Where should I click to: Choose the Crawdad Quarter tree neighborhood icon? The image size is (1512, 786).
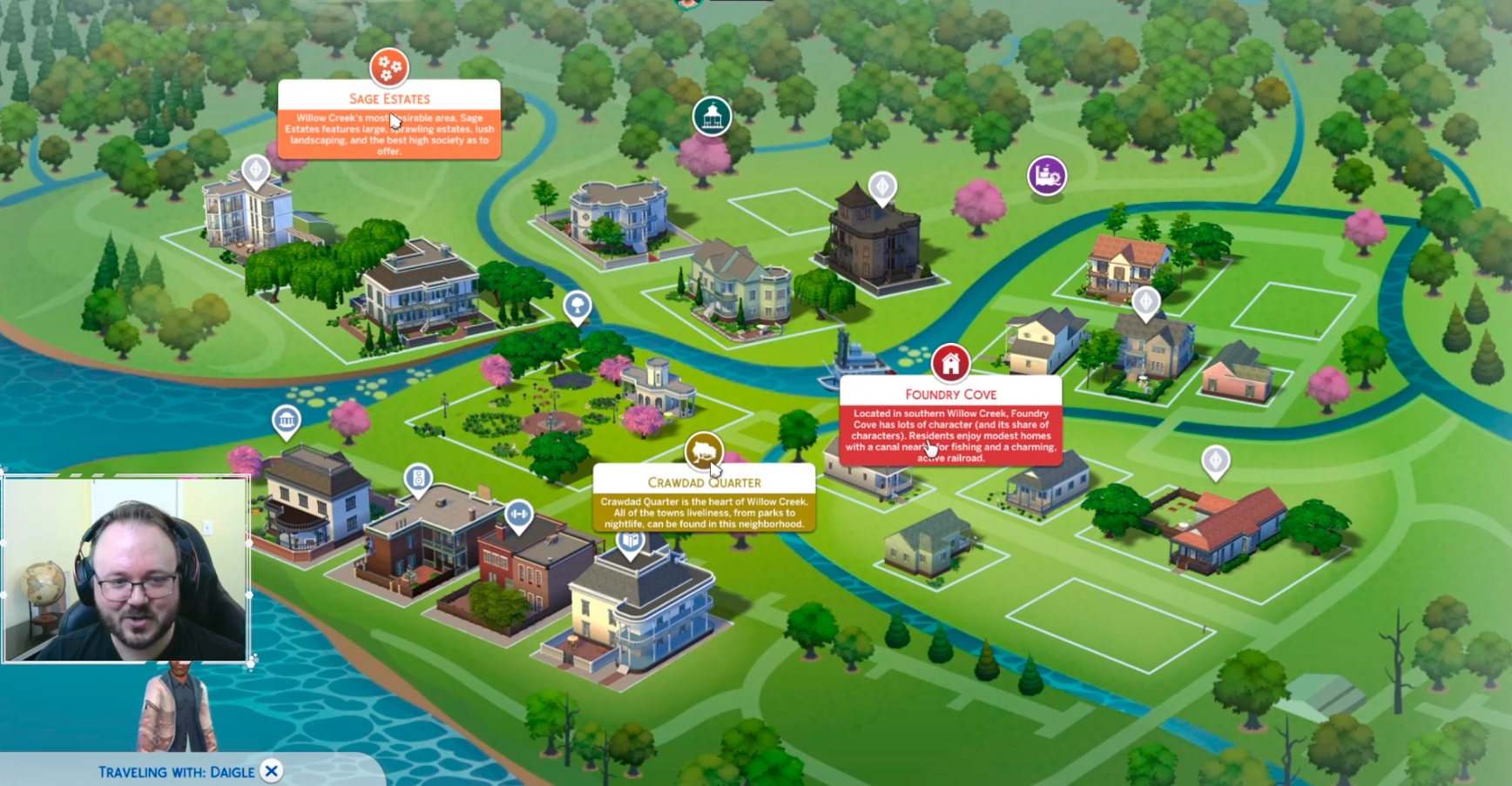[704, 450]
